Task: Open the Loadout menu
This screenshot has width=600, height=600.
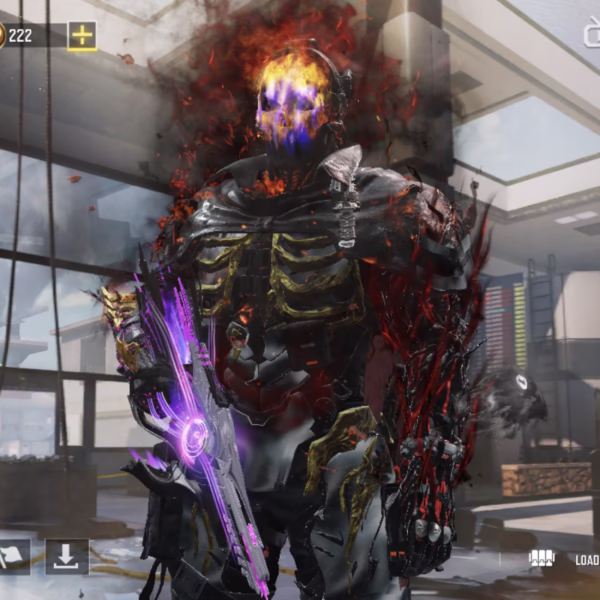Action: pos(570,560)
